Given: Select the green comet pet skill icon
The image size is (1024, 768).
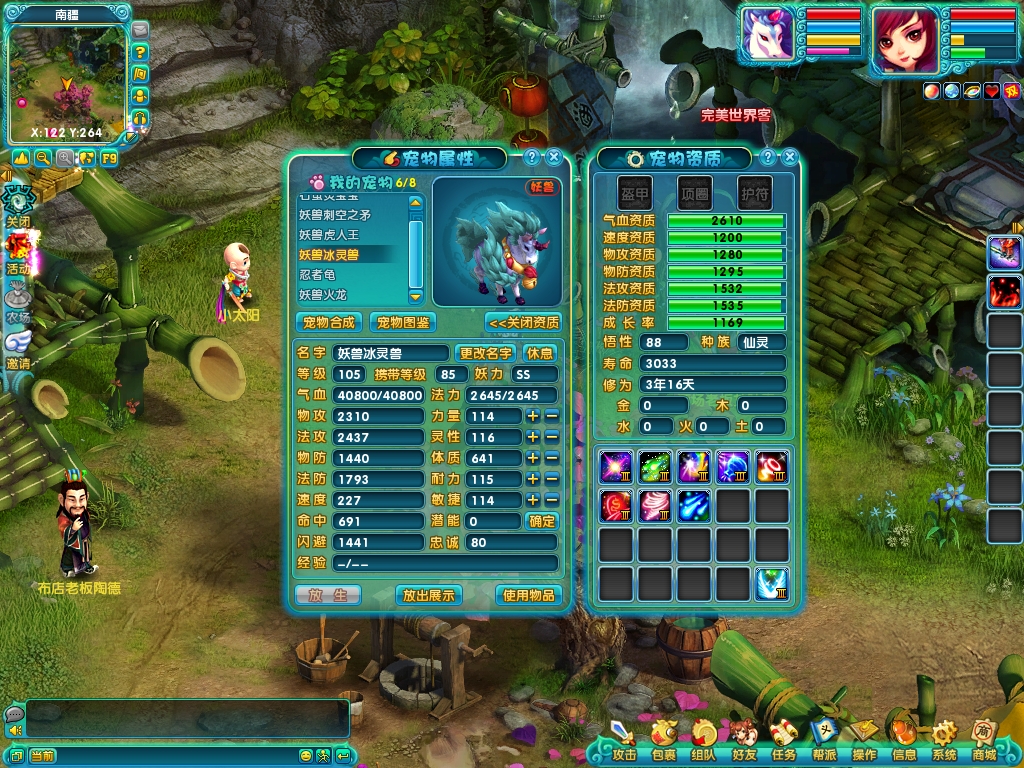Looking at the screenshot, I should coord(655,467).
